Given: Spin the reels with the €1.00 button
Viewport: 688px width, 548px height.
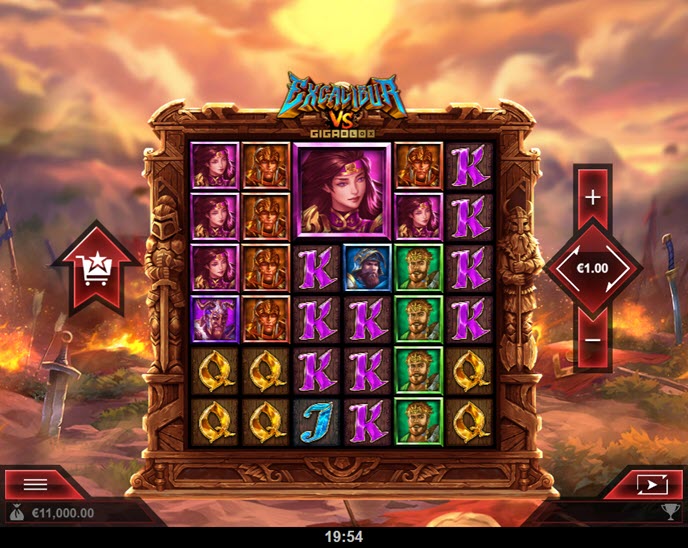Looking at the screenshot, I should 593,268.
